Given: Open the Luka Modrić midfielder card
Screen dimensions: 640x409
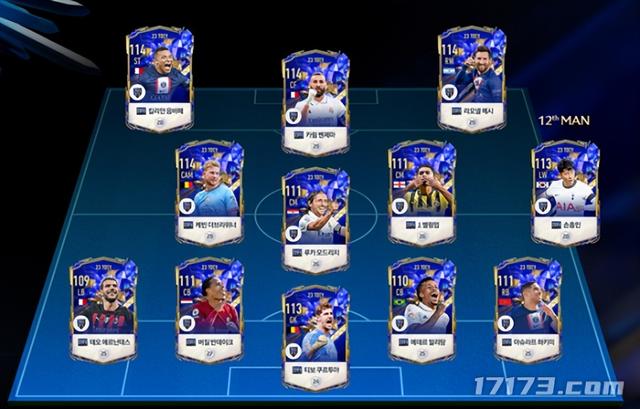Looking at the screenshot, I should [x=315, y=217].
